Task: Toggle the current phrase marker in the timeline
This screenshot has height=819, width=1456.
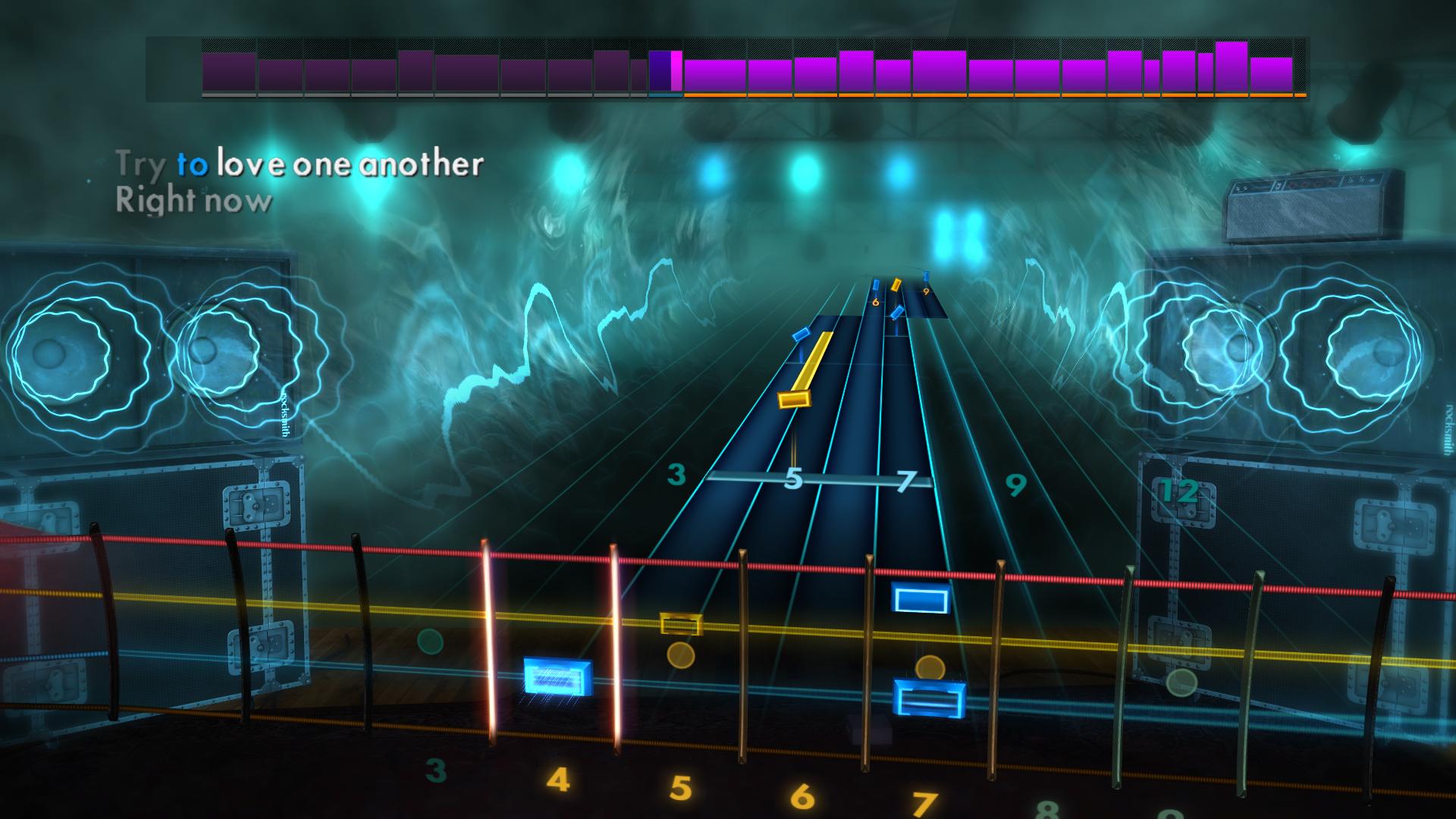Action: click(664, 72)
